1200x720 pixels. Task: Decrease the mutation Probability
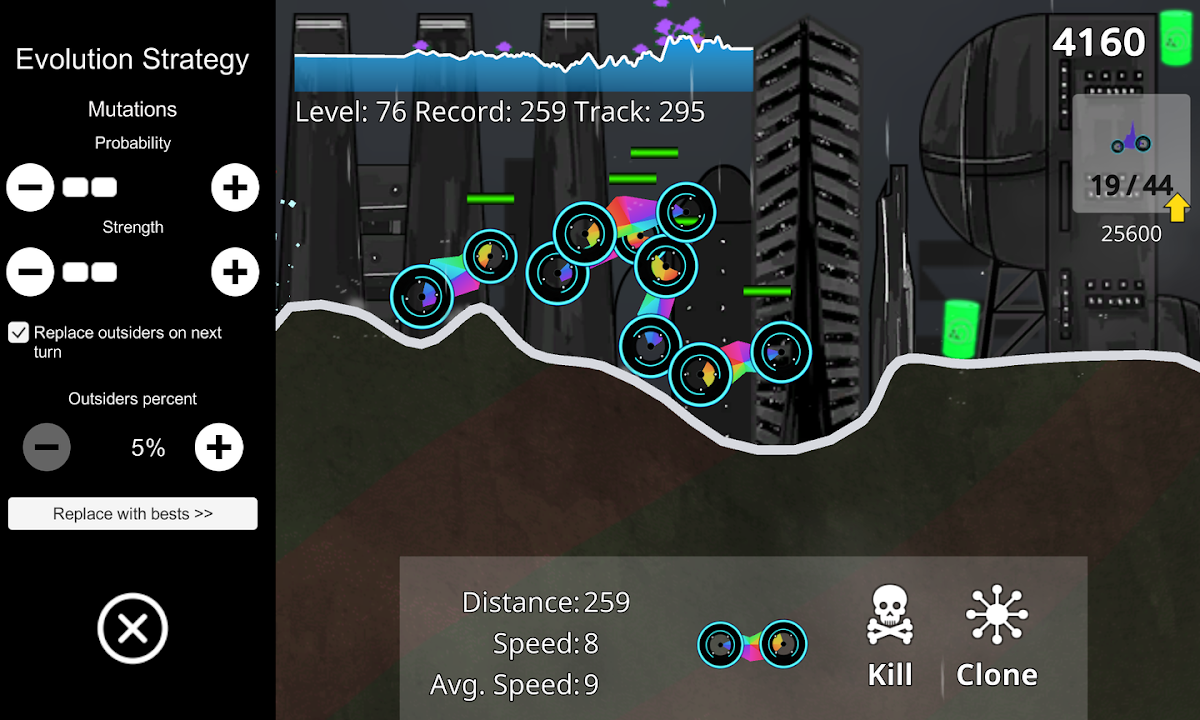tap(30, 188)
